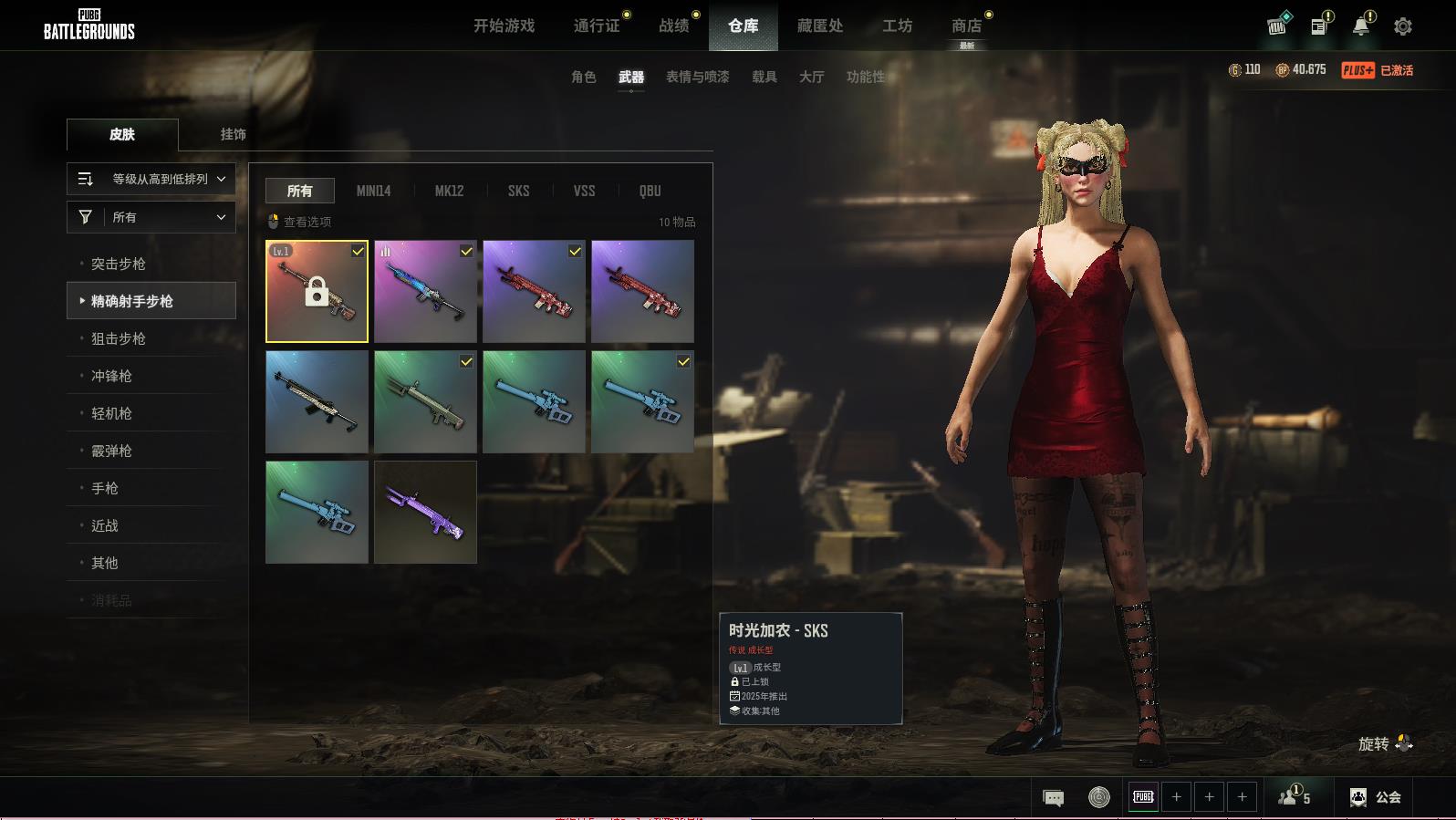Switch to the 载具 sub-tab
Image resolution: width=1456 pixels, height=820 pixels.
764,77
